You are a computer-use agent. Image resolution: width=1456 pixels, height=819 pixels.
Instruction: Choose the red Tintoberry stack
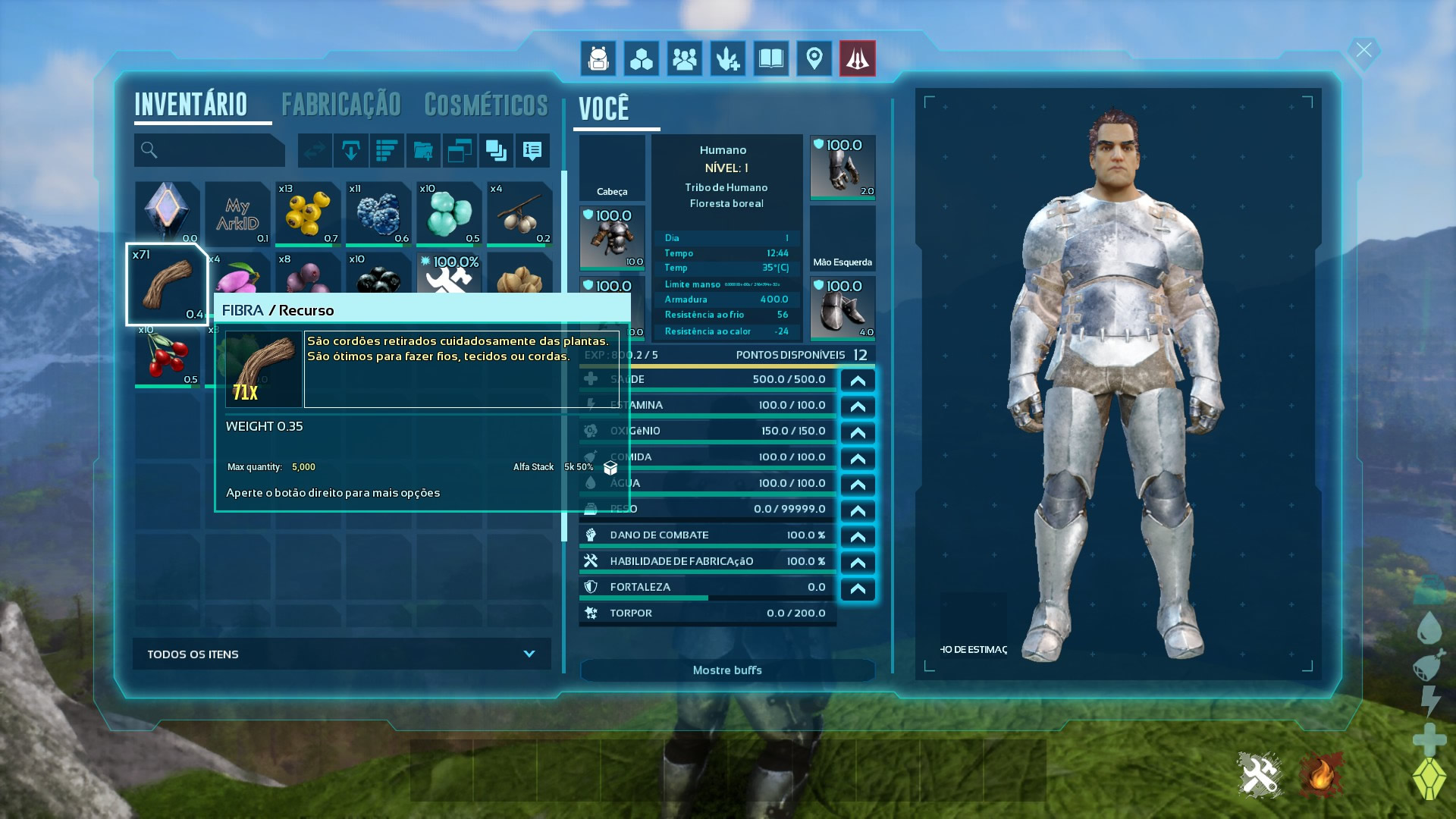click(168, 356)
